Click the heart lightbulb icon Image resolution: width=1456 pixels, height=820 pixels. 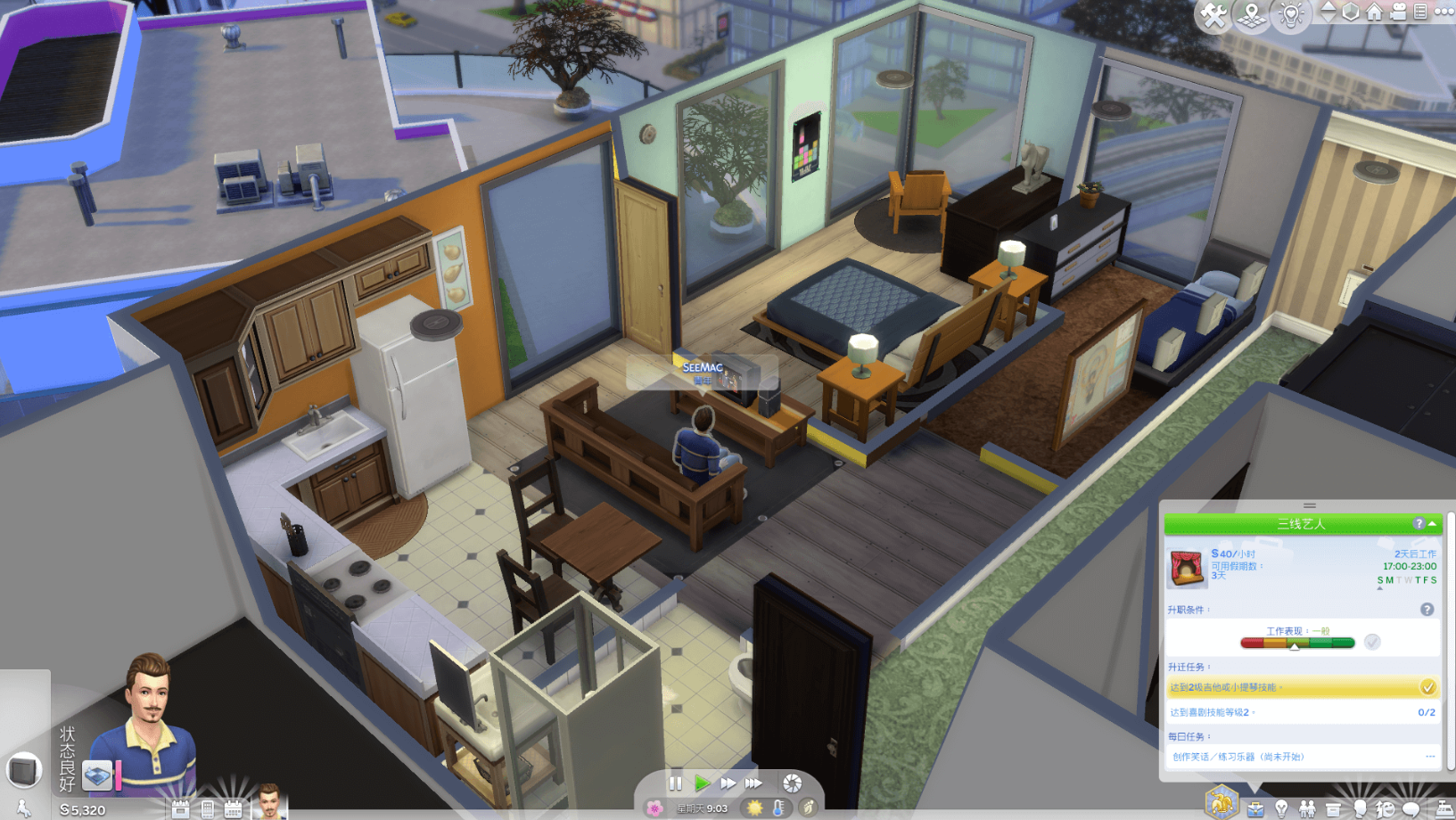(x=1291, y=15)
